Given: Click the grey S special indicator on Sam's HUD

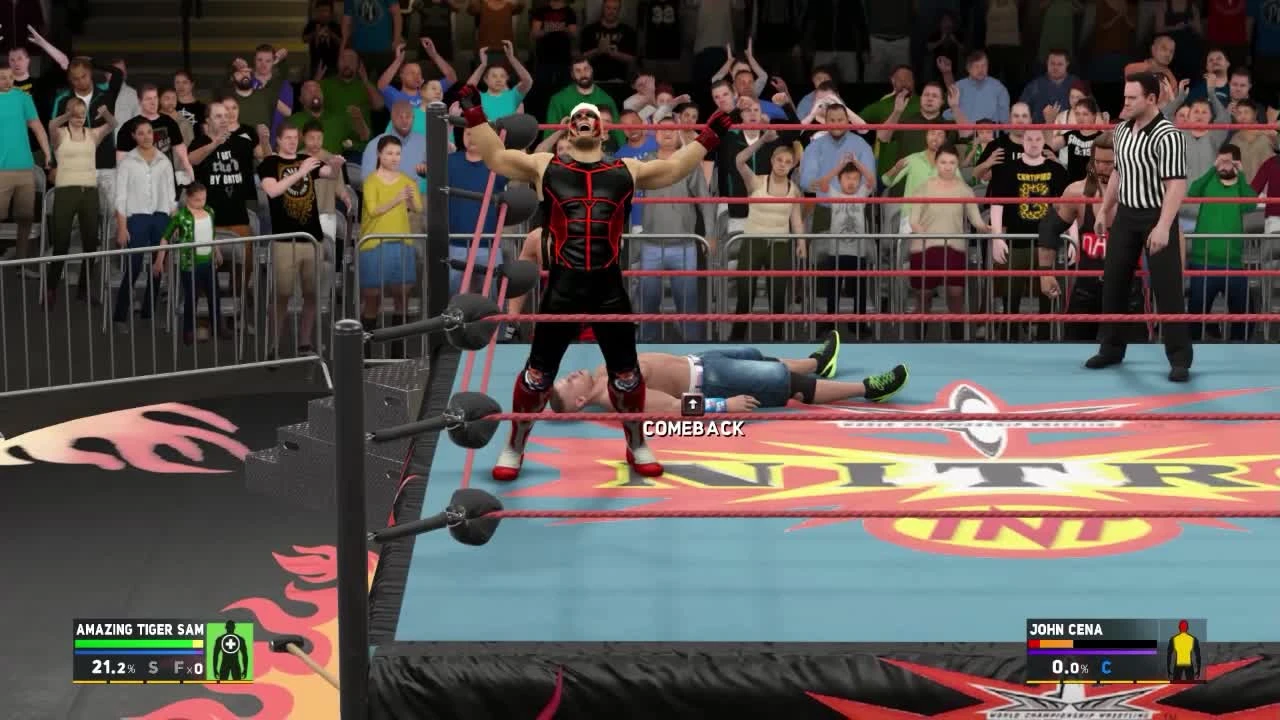Looking at the screenshot, I should (x=153, y=668).
